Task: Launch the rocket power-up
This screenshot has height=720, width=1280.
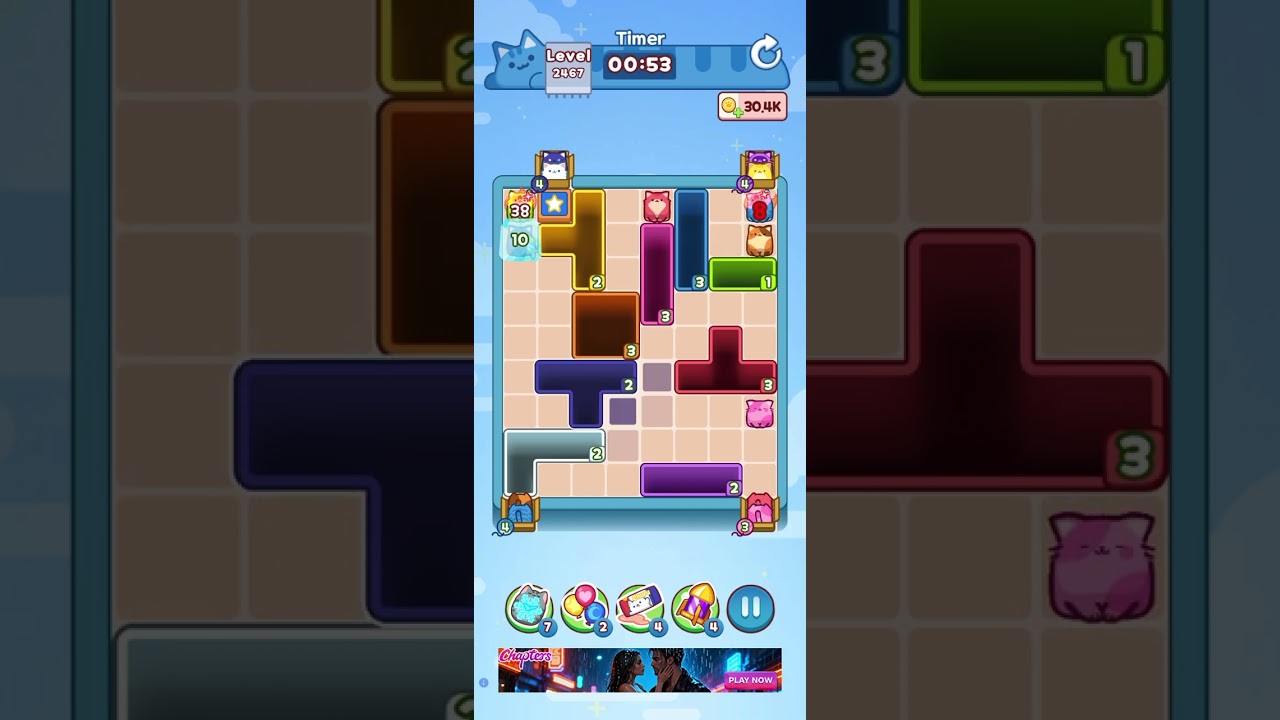Action: pyautogui.click(x=697, y=606)
